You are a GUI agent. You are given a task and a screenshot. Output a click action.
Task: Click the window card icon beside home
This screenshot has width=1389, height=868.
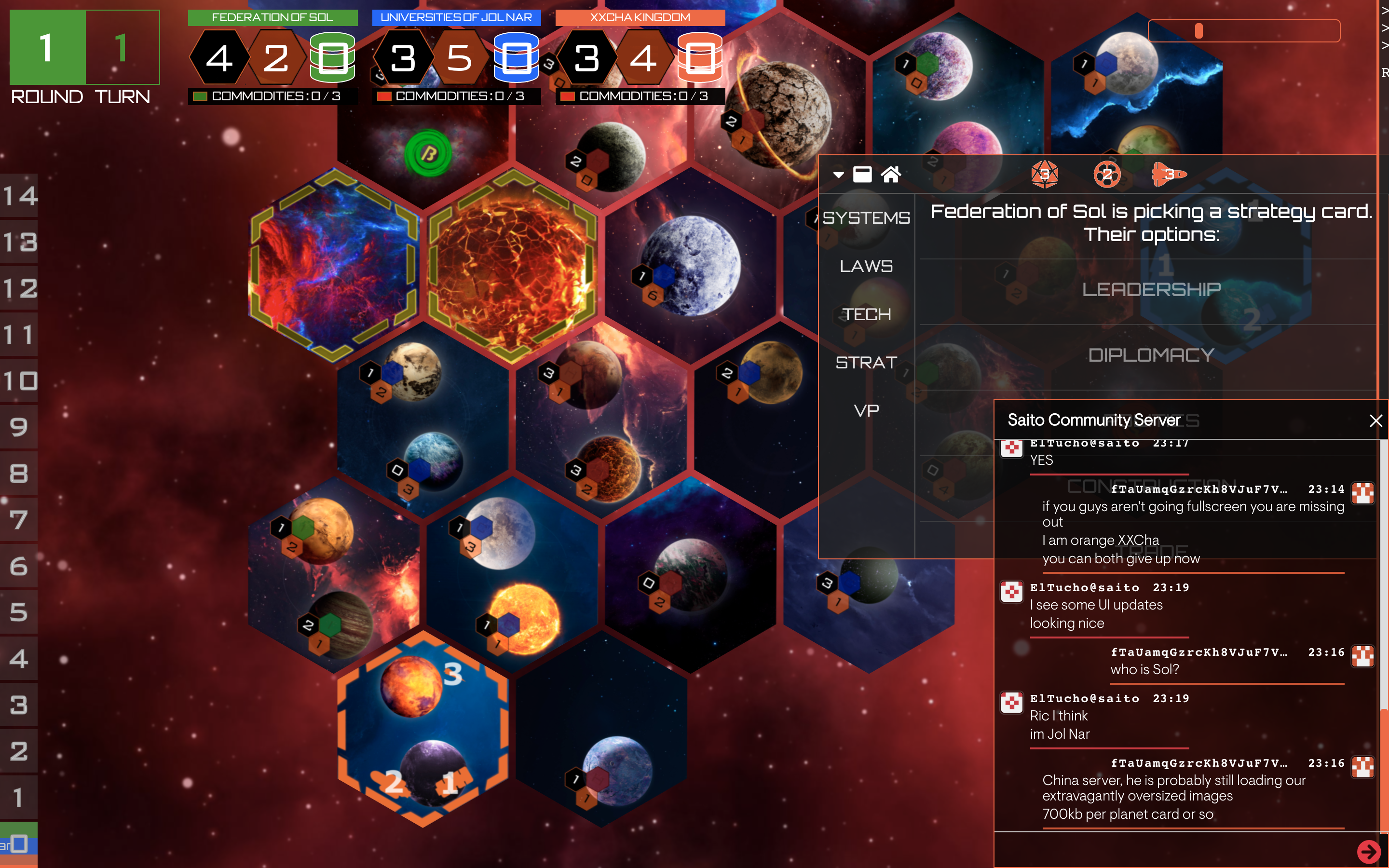(862, 174)
